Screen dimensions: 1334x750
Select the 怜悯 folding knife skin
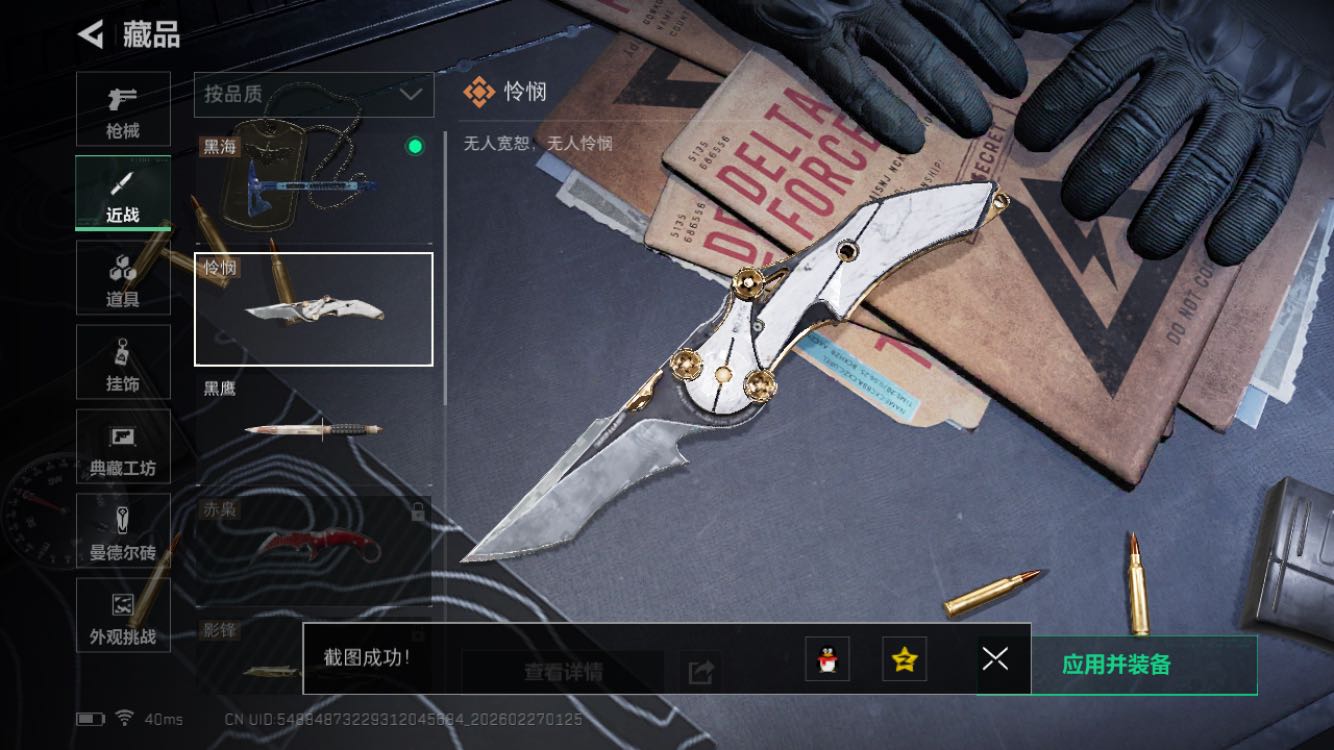pos(313,309)
